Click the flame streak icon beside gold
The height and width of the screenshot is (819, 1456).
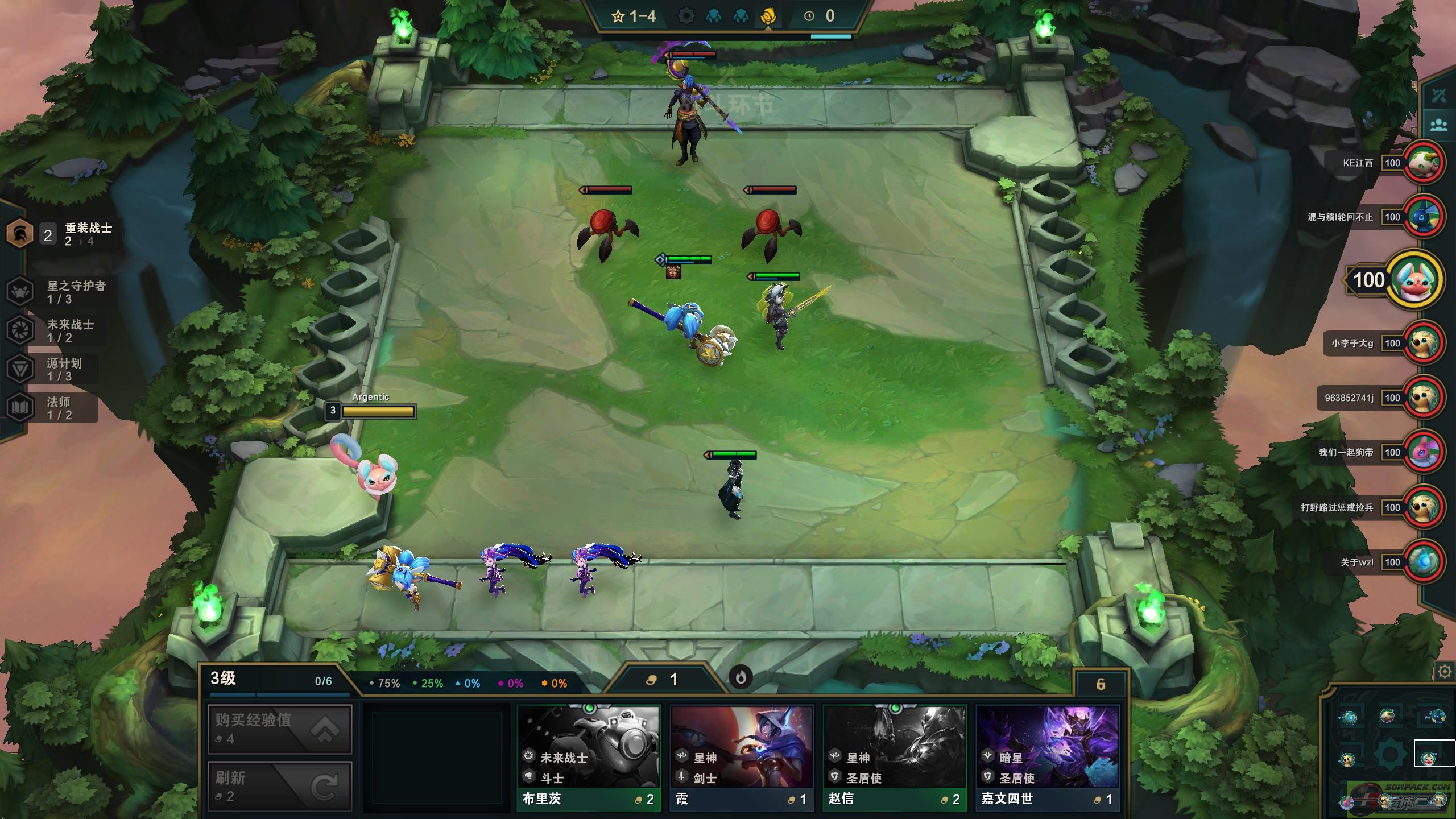click(741, 677)
